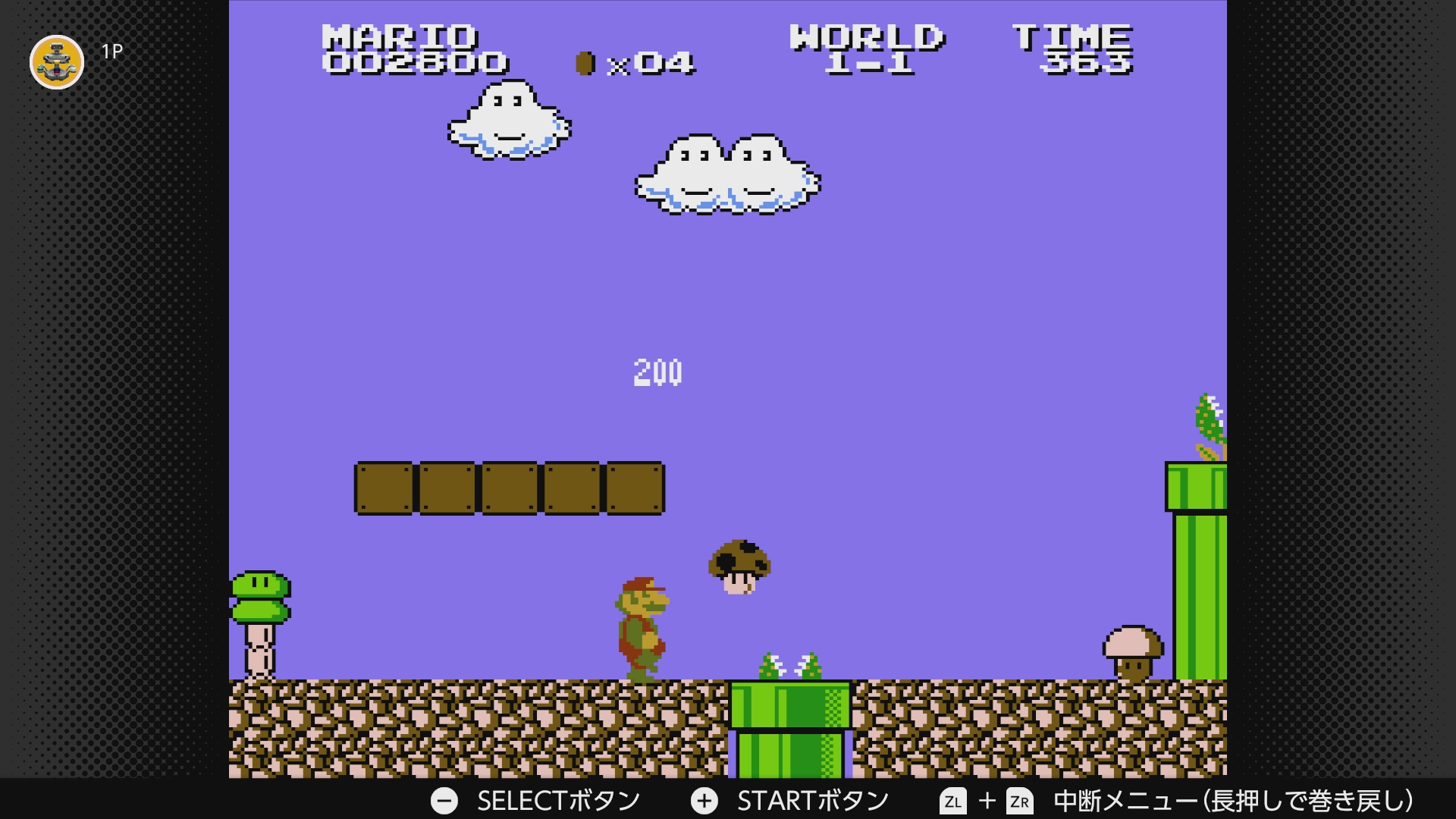
Task: Click the row of brown blocks
Action: (508, 487)
